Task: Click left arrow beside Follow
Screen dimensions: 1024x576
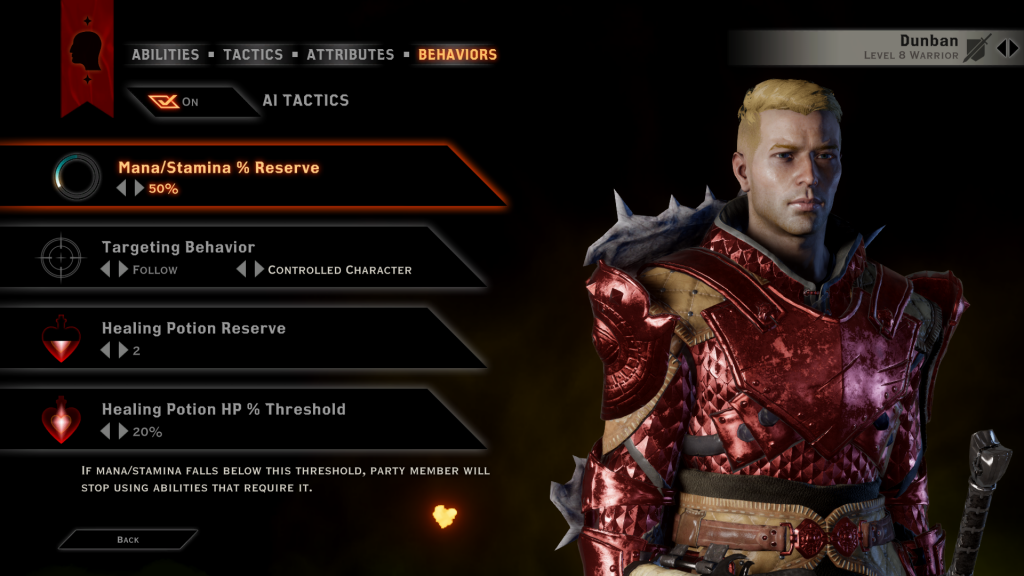Action: click(x=105, y=269)
